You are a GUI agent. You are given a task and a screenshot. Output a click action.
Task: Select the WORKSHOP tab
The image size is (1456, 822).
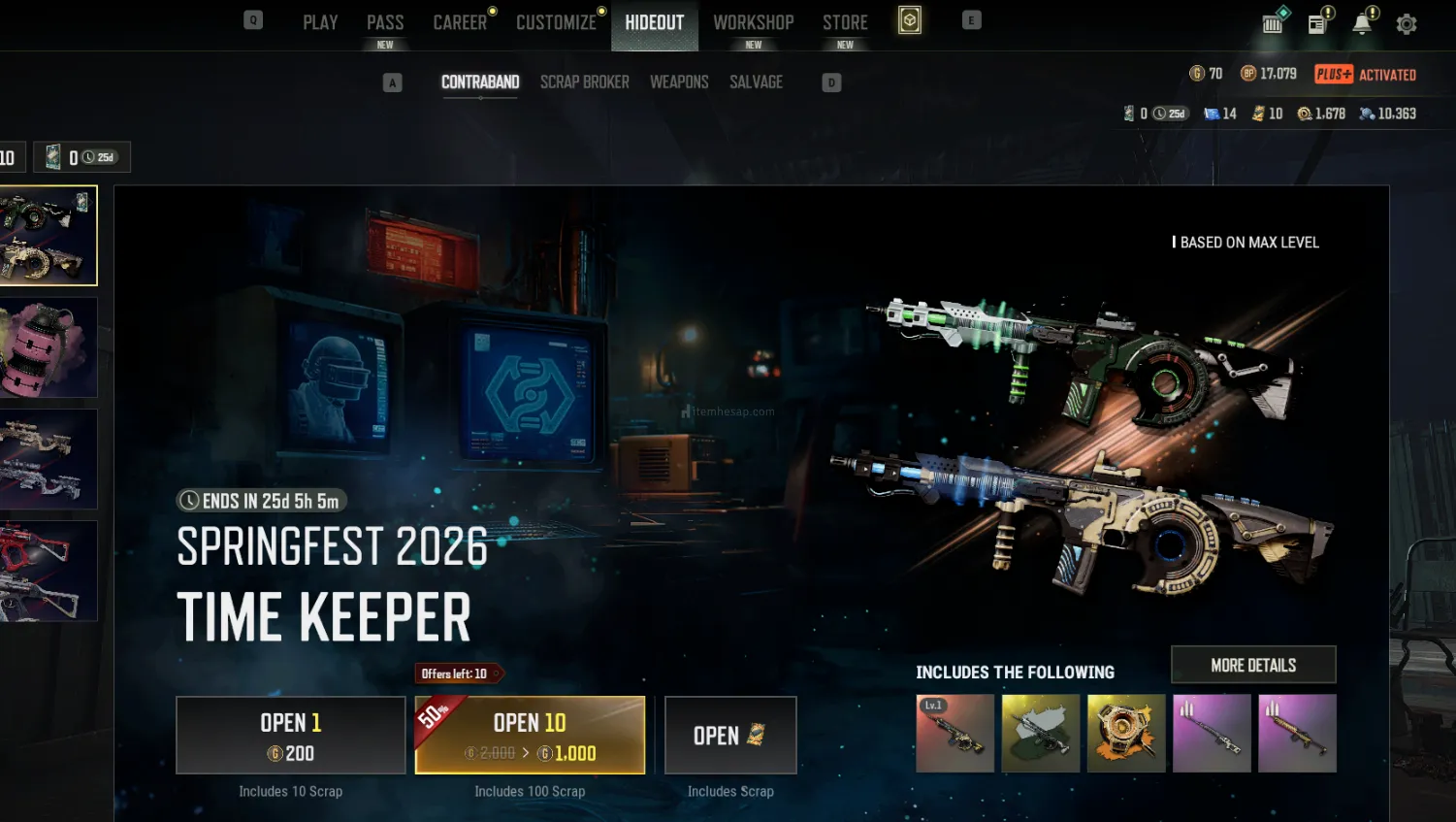tap(754, 22)
